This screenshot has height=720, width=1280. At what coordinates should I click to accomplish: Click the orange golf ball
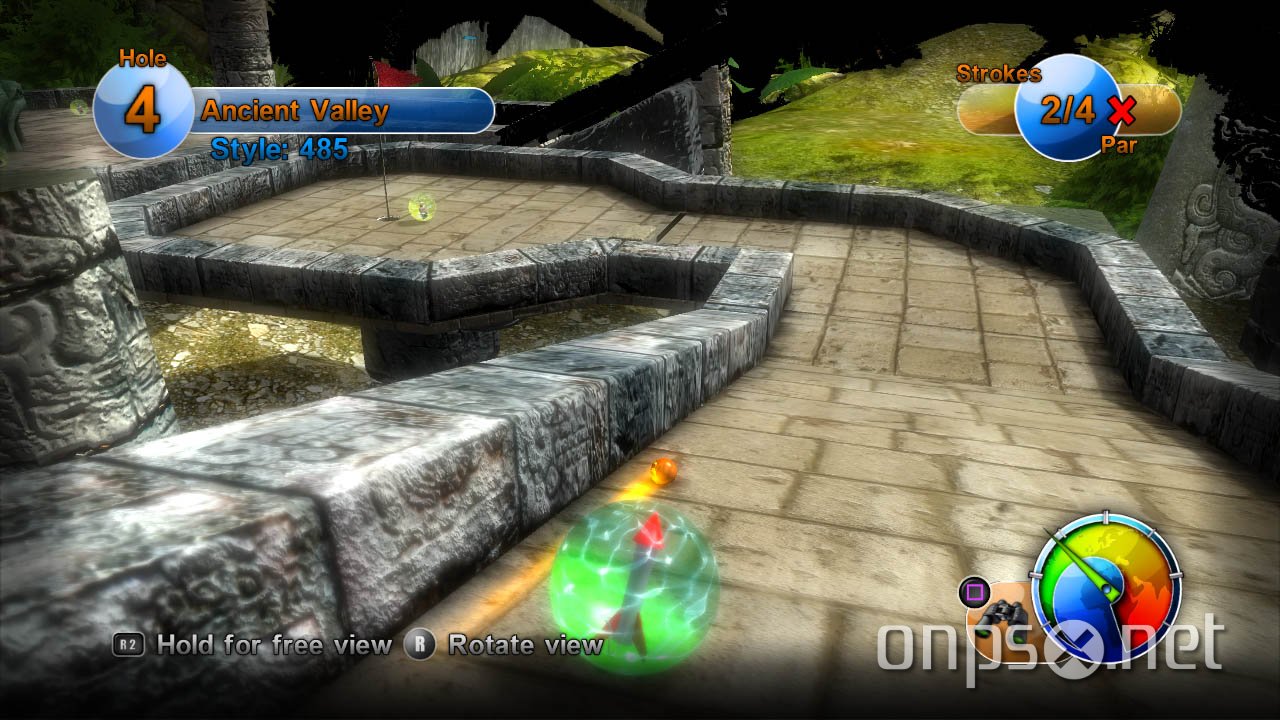tap(663, 470)
